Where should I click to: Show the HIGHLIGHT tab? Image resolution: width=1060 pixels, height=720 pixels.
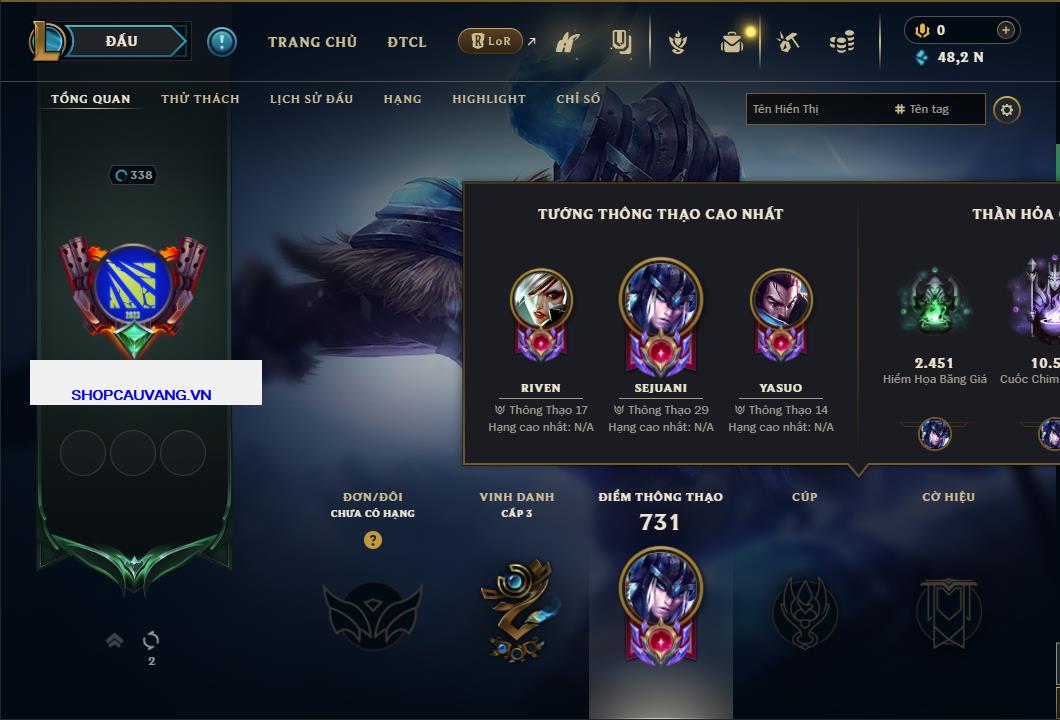(x=488, y=99)
